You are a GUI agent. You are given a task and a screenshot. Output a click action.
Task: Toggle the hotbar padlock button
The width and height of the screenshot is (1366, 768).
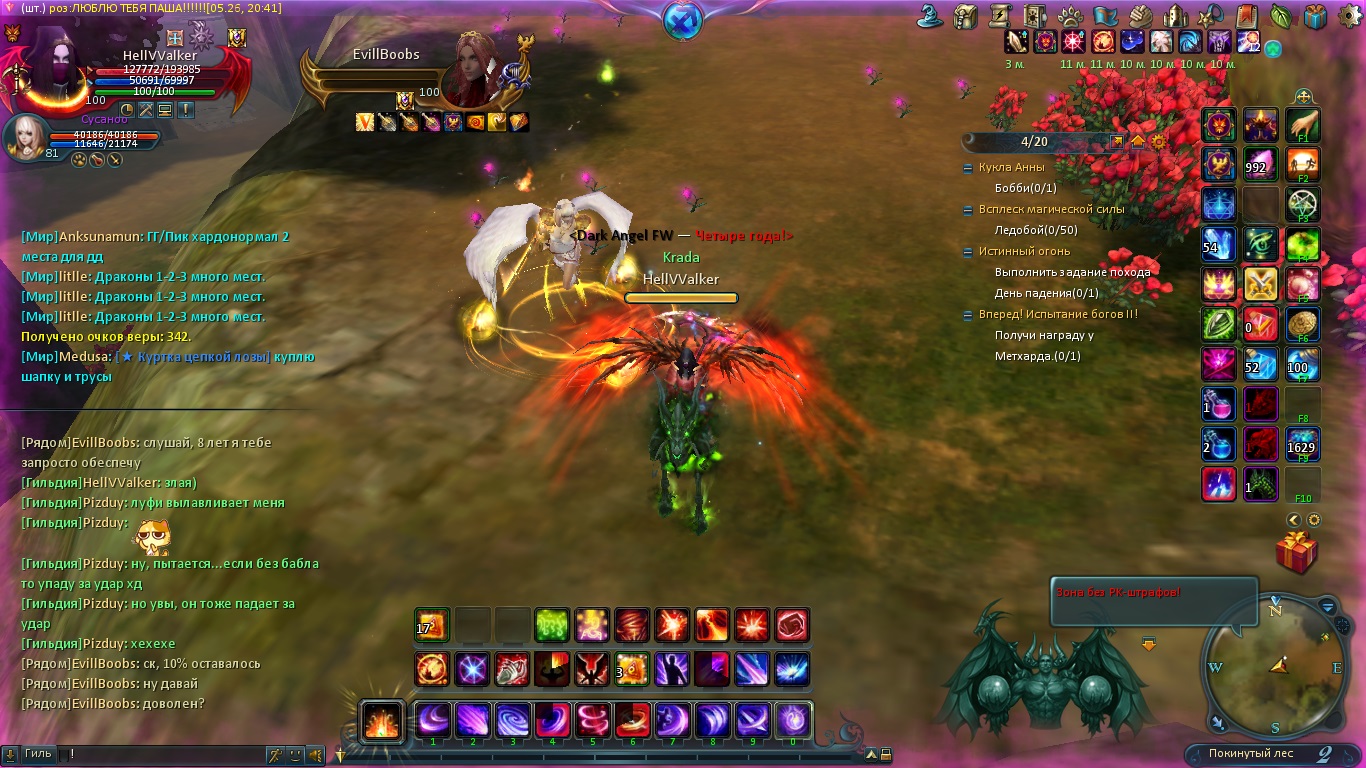pos(885,755)
